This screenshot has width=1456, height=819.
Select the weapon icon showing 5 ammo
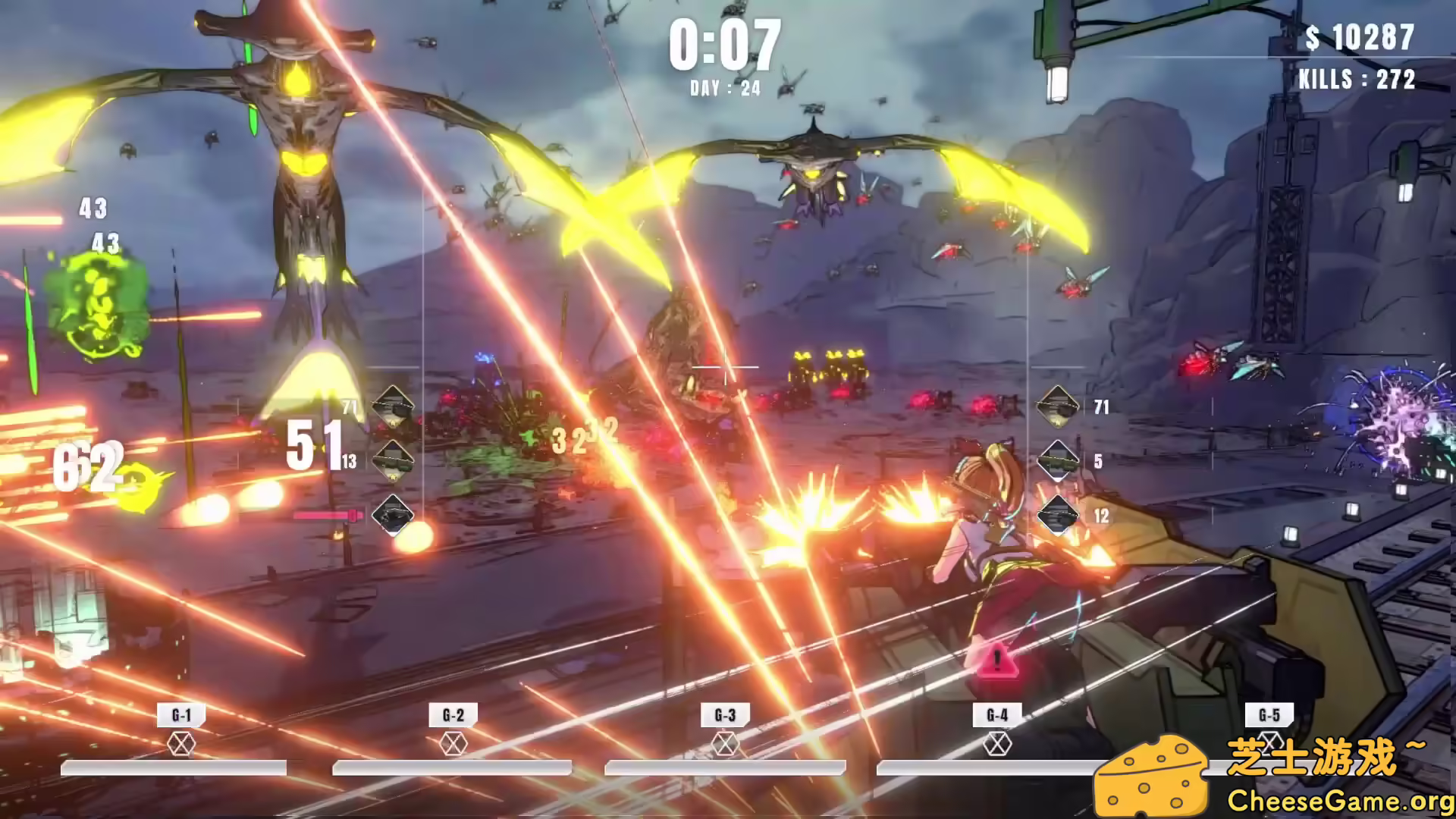[x=1058, y=460]
